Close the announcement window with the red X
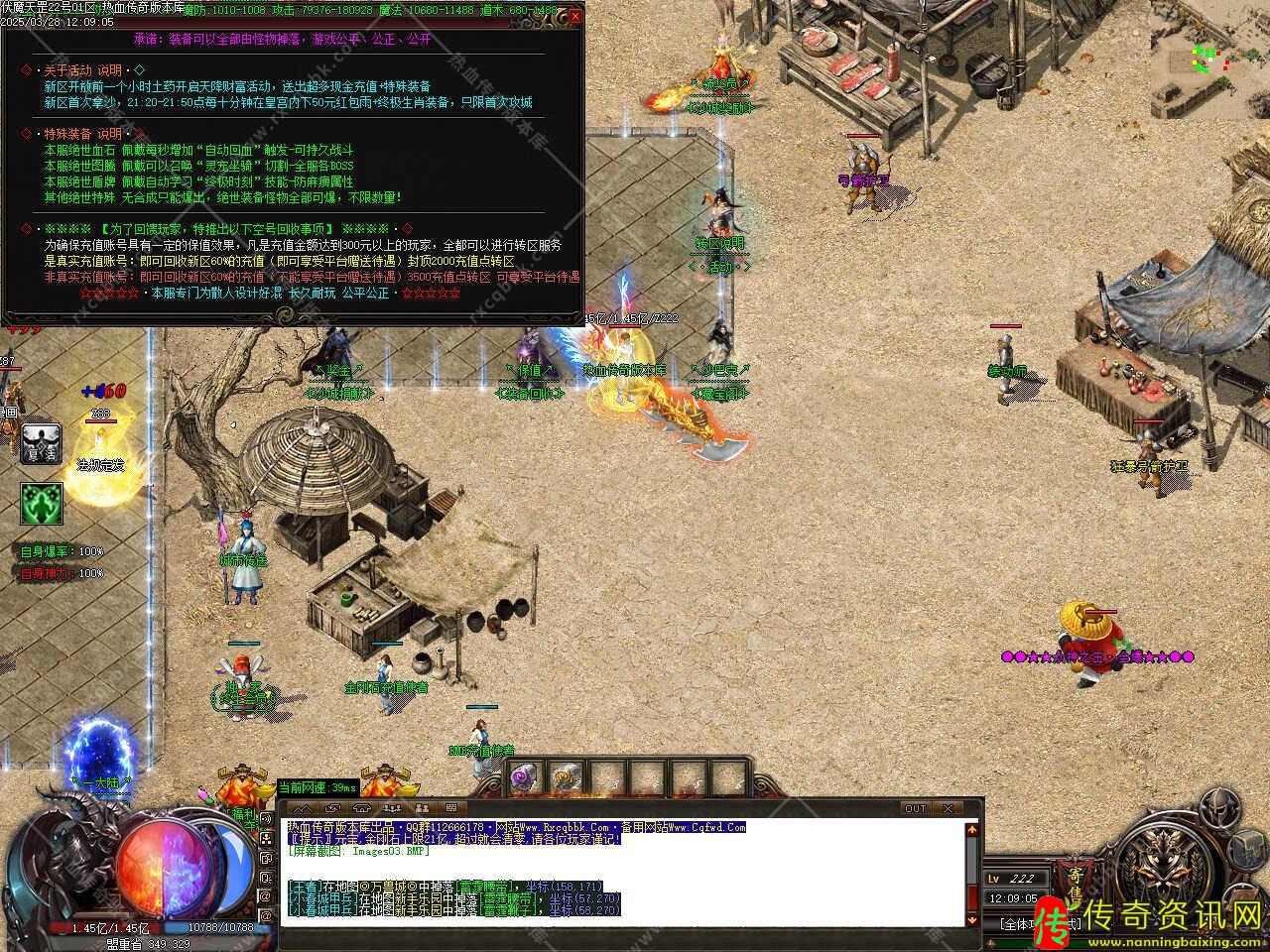The width and height of the screenshot is (1270, 952). (x=575, y=17)
